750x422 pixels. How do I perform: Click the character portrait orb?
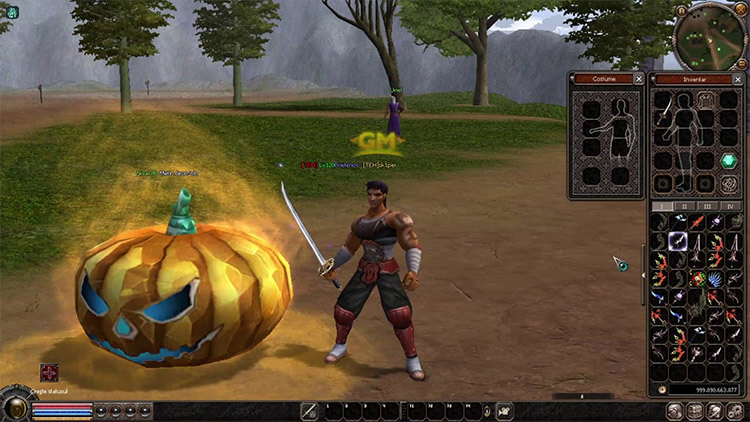click(16, 406)
